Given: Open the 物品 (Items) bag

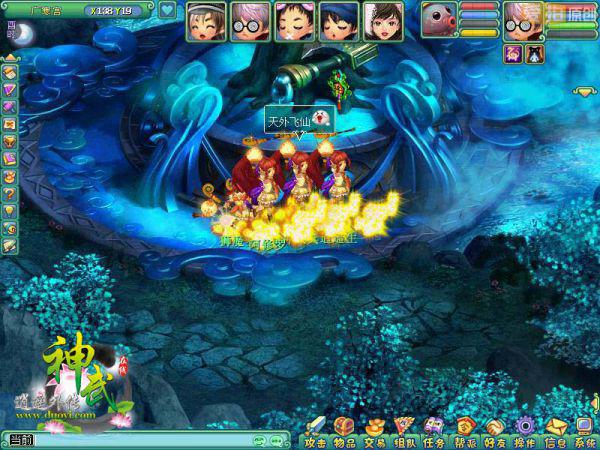Looking at the screenshot, I should click(x=345, y=431).
